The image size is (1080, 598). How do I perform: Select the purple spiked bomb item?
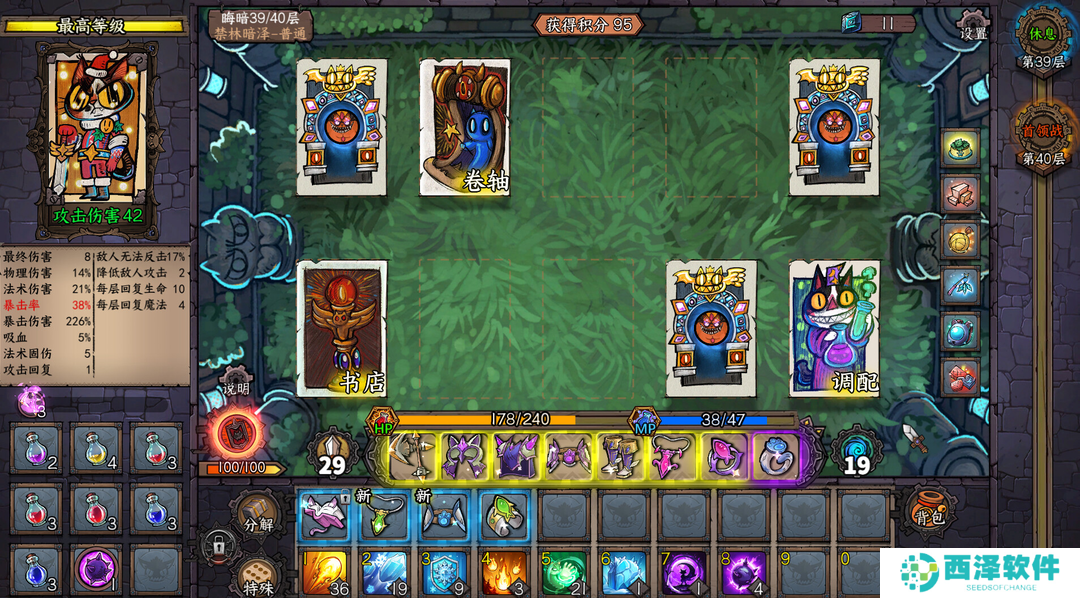[x=97, y=569]
